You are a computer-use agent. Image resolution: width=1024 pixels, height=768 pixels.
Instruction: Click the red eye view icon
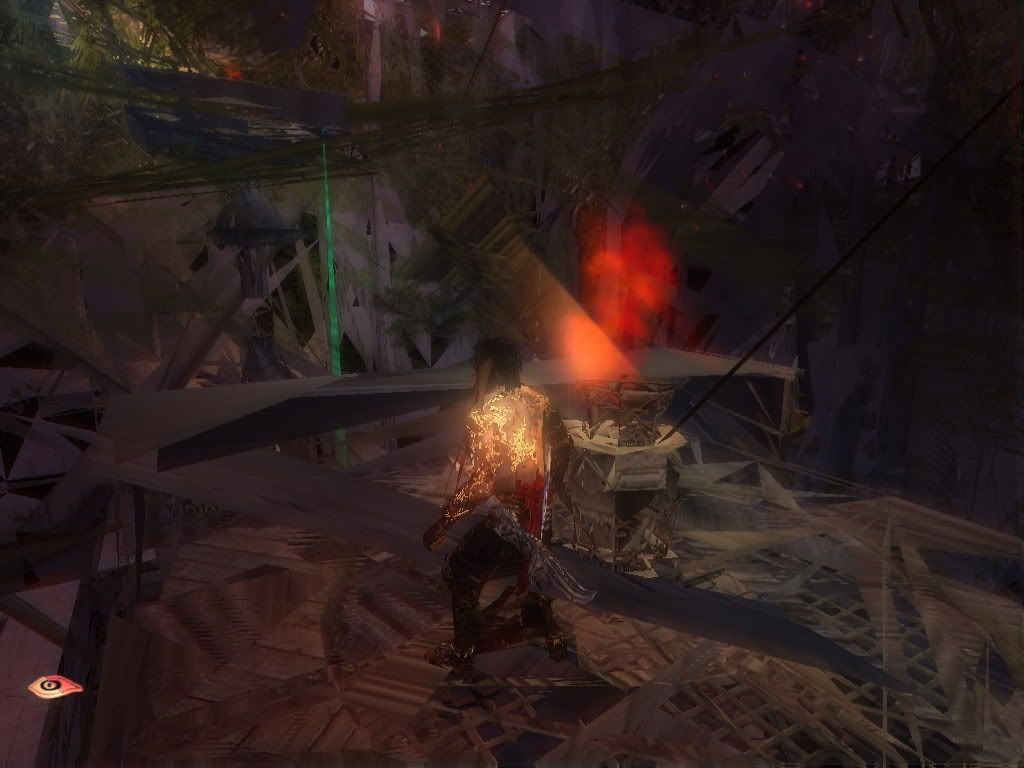click(x=54, y=687)
